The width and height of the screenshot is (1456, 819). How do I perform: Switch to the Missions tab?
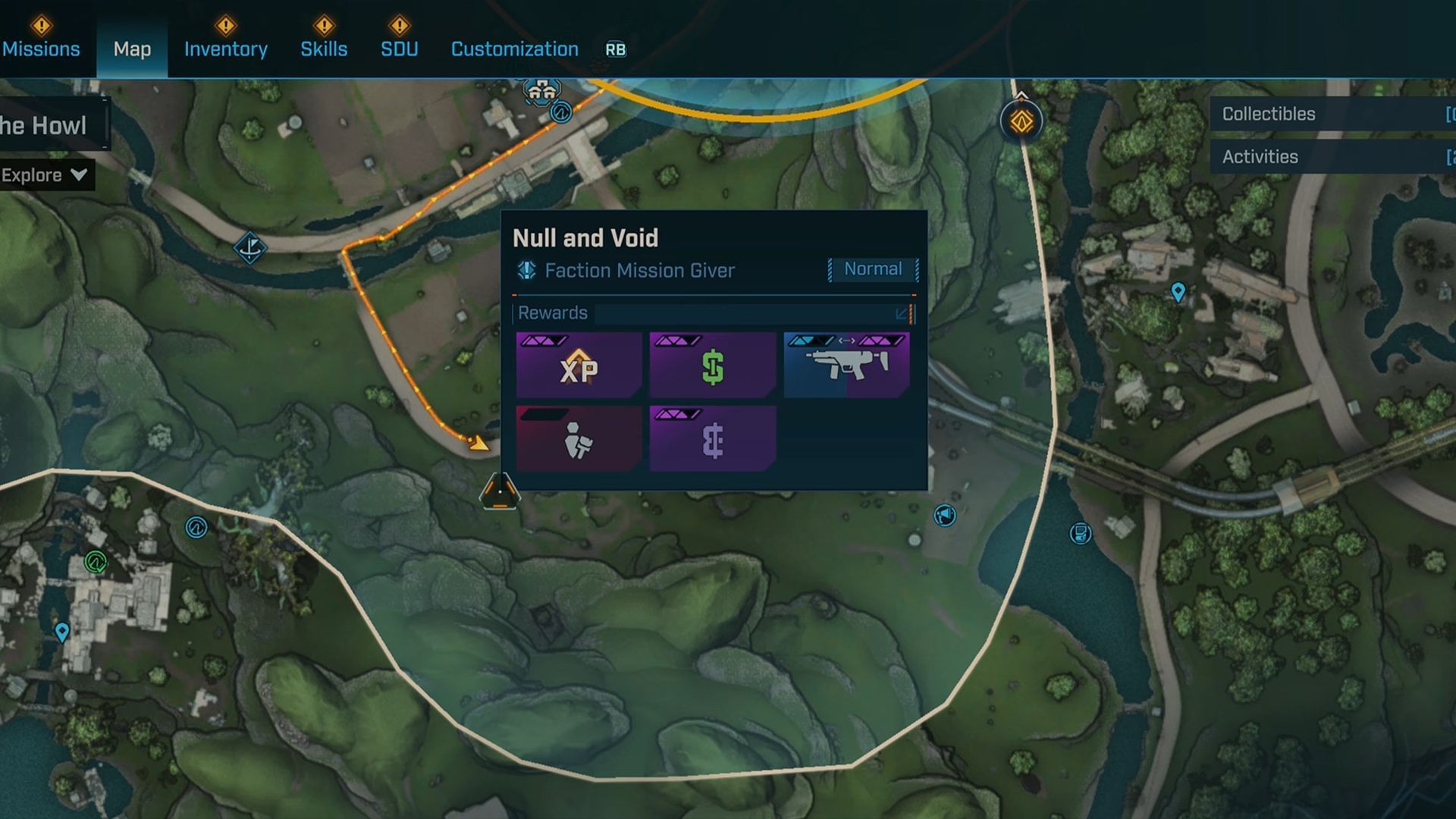pos(41,49)
